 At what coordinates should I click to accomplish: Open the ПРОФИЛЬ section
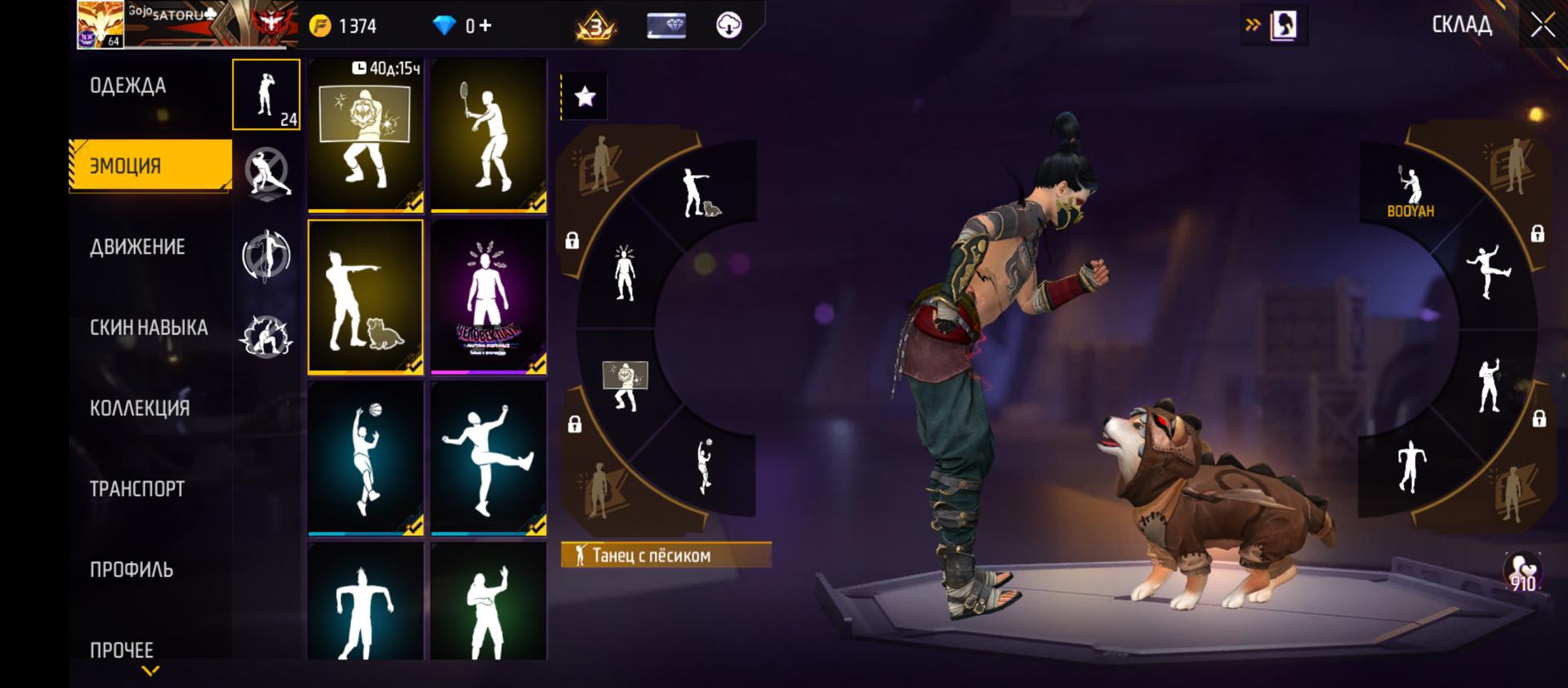(x=131, y=570)
